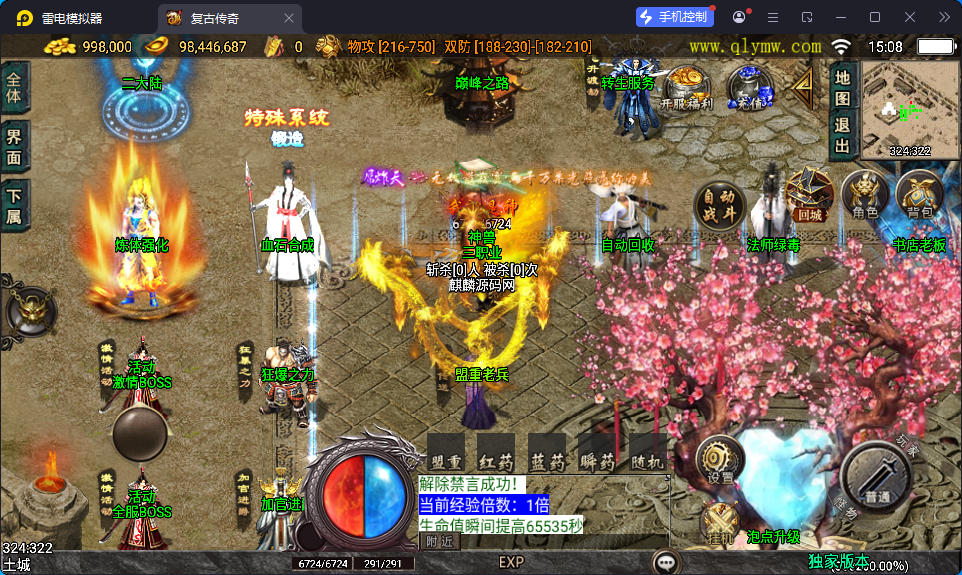Use the 回城 return-to-town icon
The width and height of the screenshot is (962, 575).
click(x=810, y=194)
